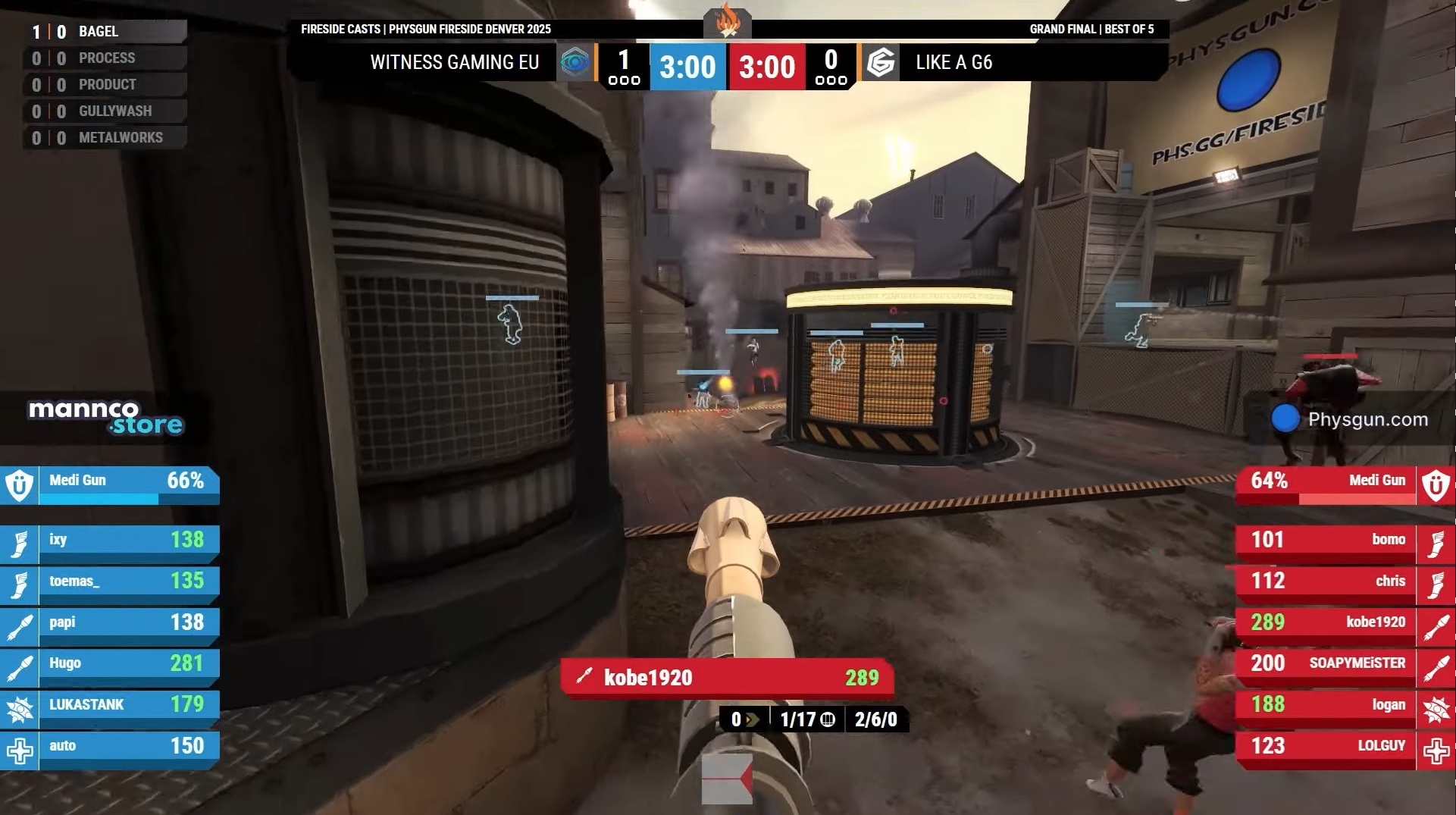Select toemas_ in the blue team list
The image size is (1456, 815).
coord(110,581)
